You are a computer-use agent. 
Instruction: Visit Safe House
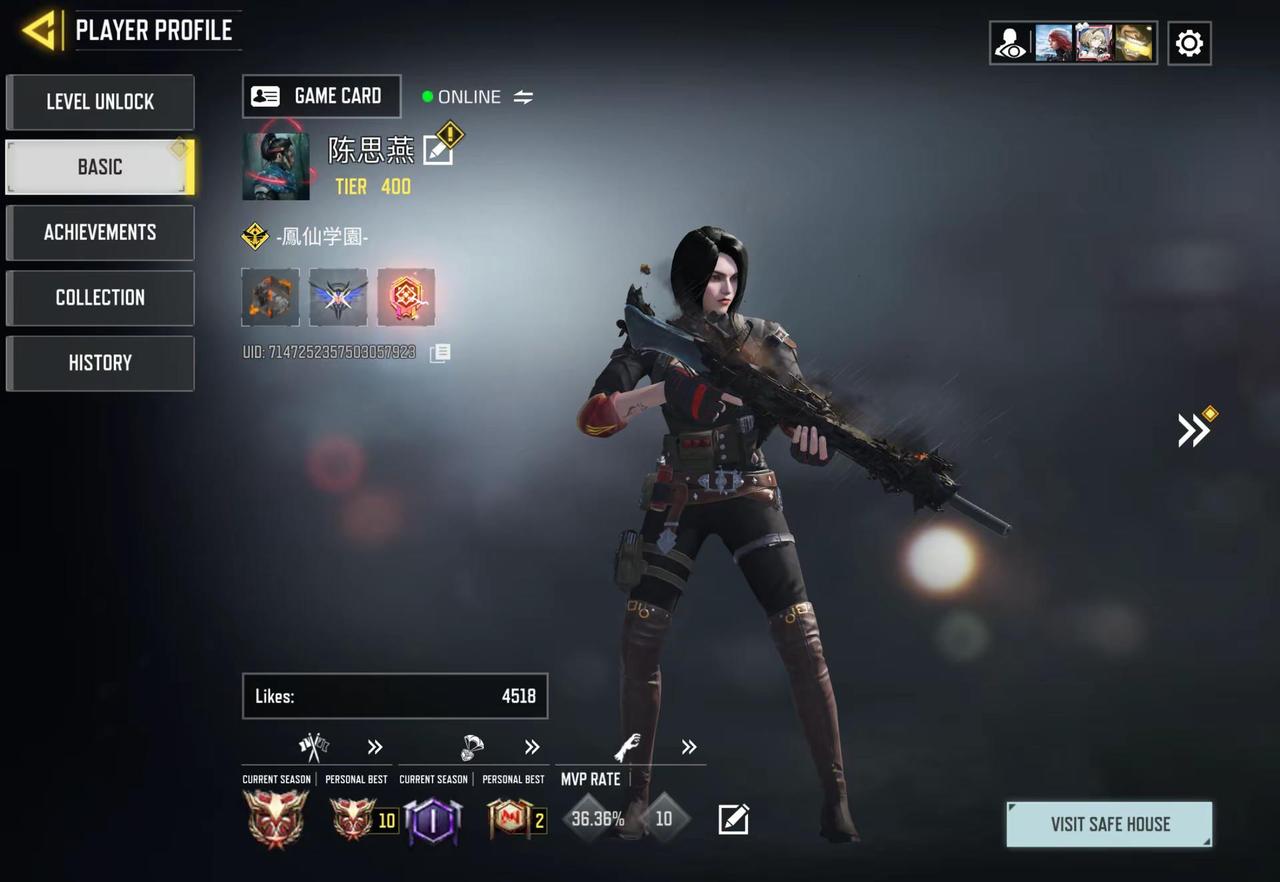tap(1110, 824)
